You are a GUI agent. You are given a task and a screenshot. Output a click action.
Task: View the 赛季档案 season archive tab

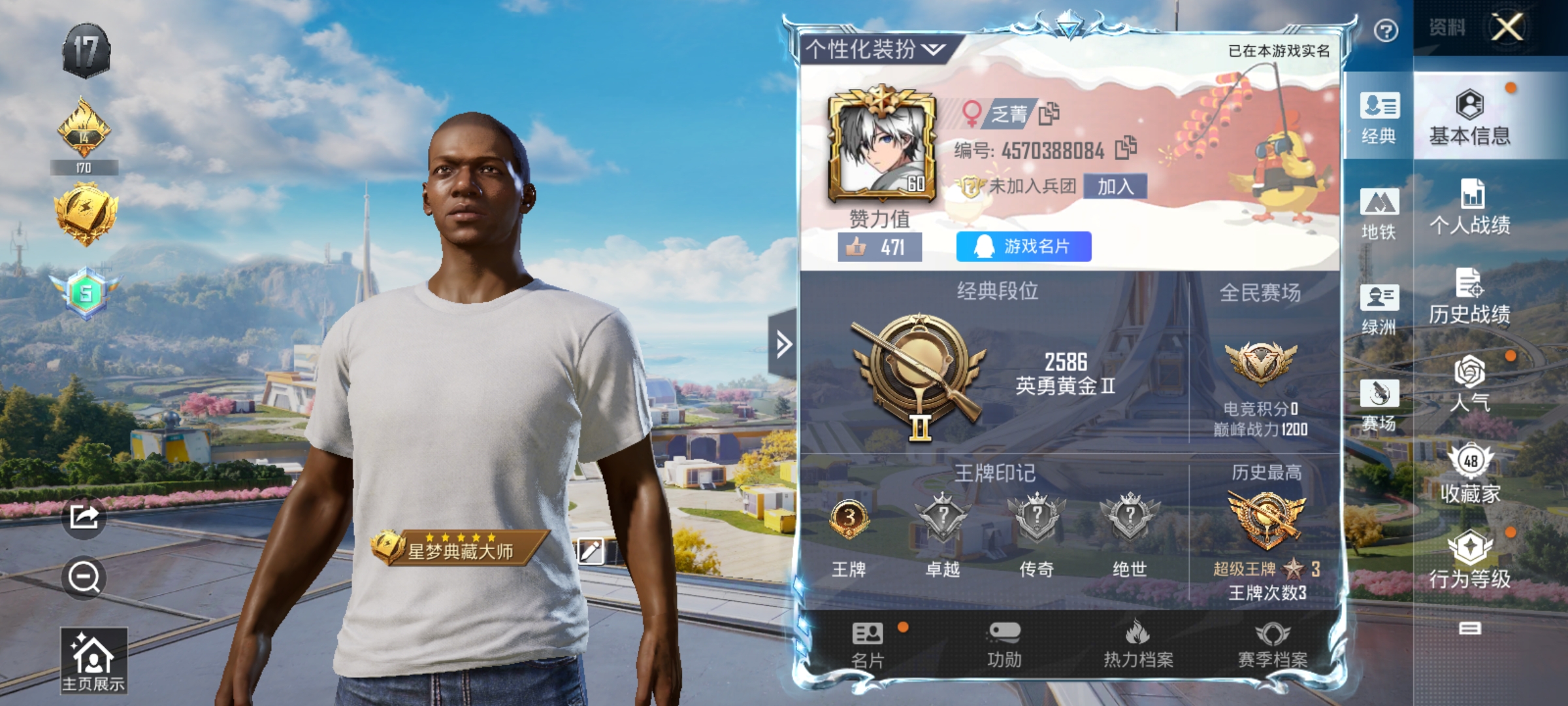(1273, 645)
